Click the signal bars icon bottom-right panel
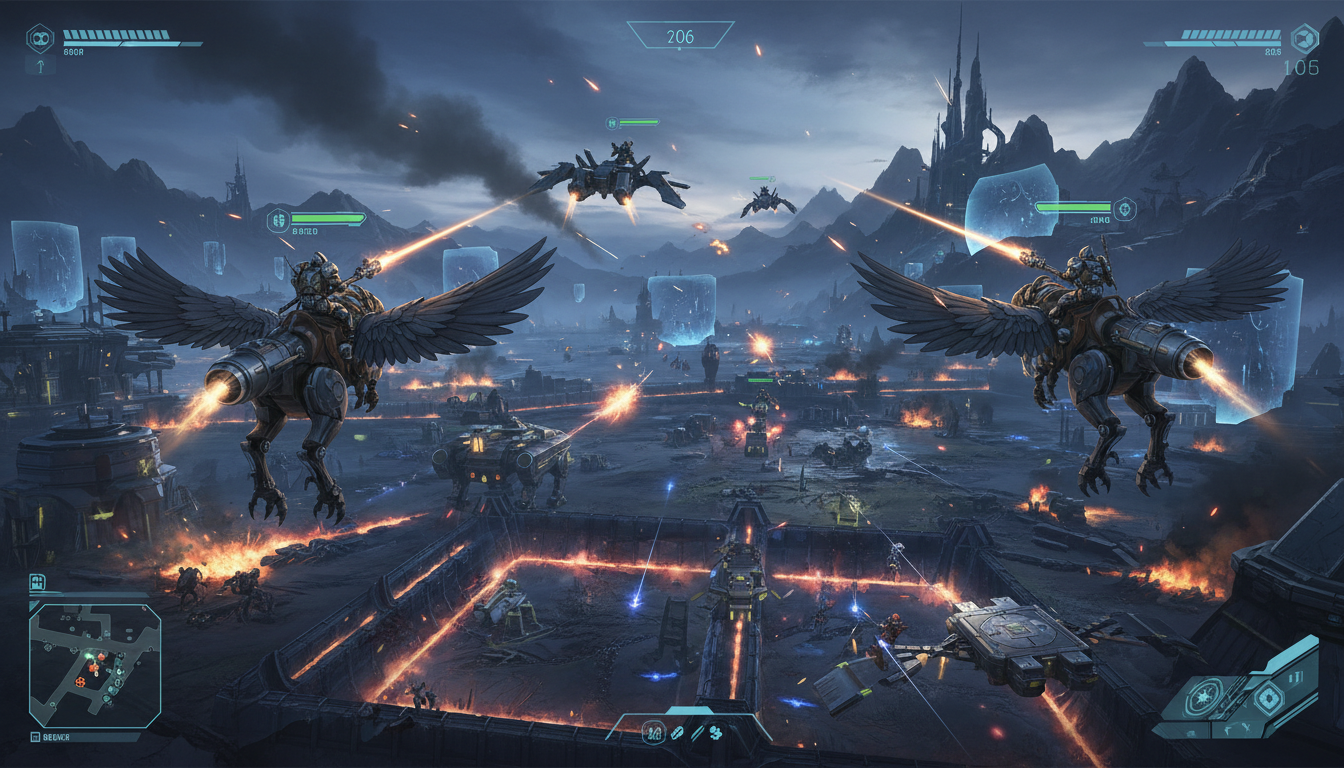The height and width of the screenshot is (768, 1344). point(1296,676)
